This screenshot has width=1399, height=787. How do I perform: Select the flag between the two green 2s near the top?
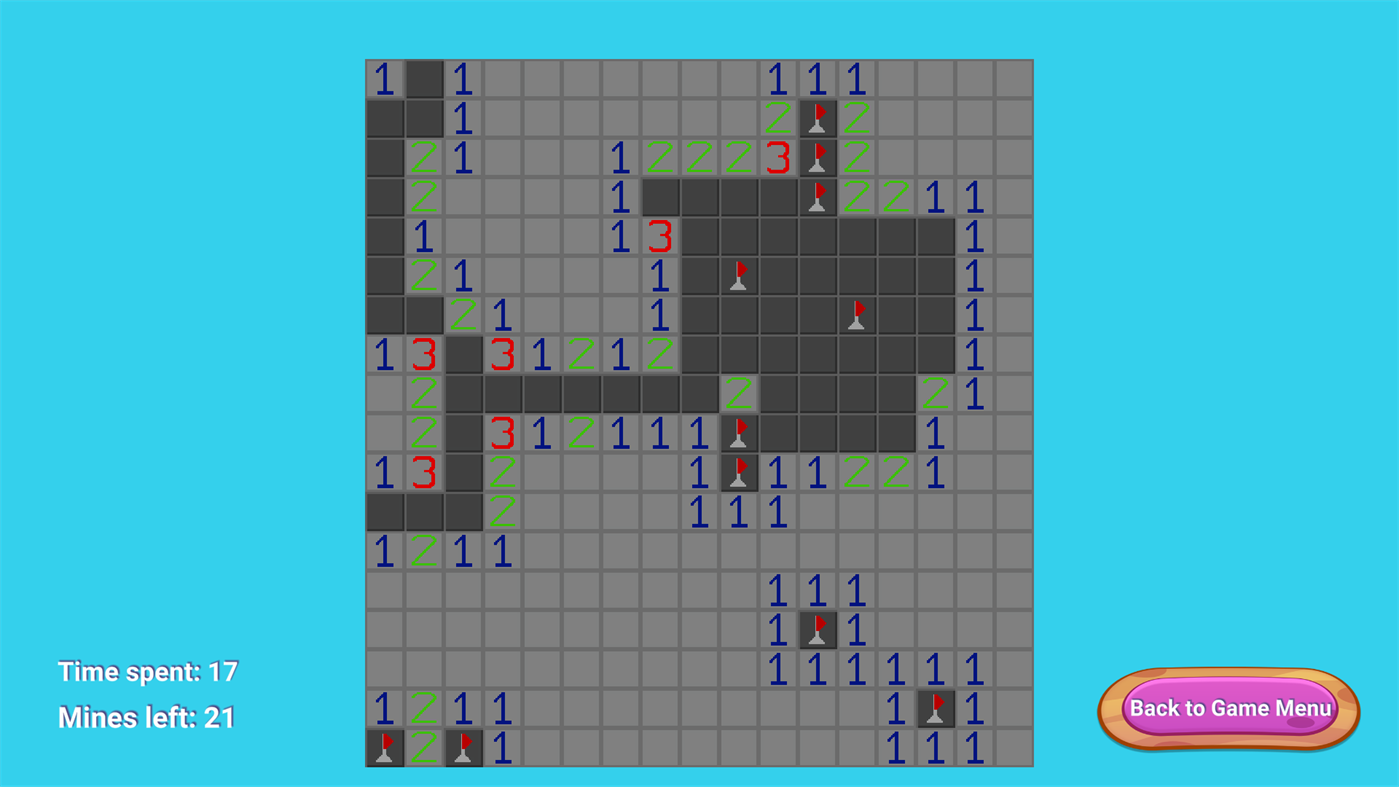pyautogui.click(x=817, y=118)
